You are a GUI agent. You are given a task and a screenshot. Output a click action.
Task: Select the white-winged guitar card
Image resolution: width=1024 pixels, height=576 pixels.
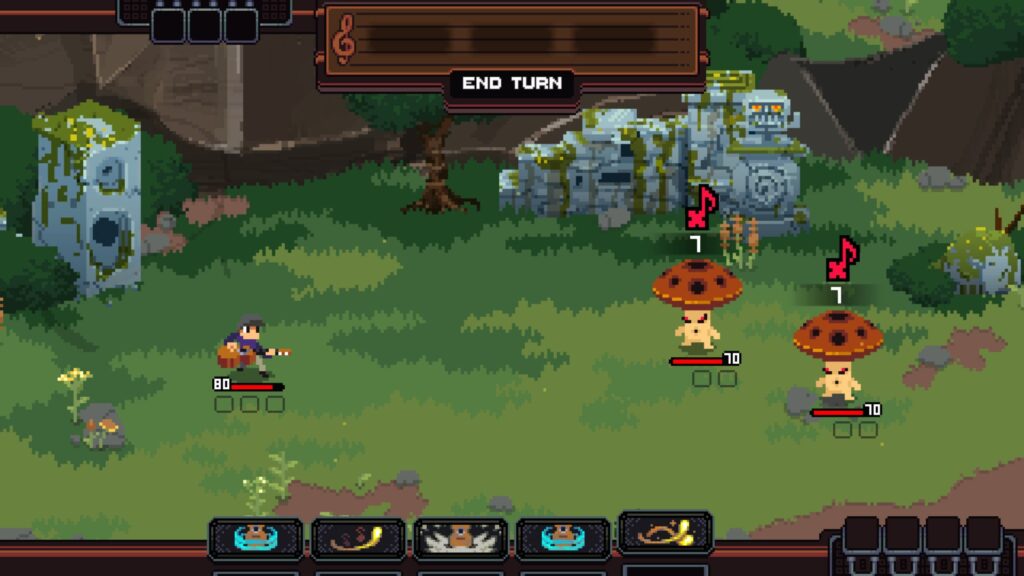pyautogui.click(x=461, y=538)
